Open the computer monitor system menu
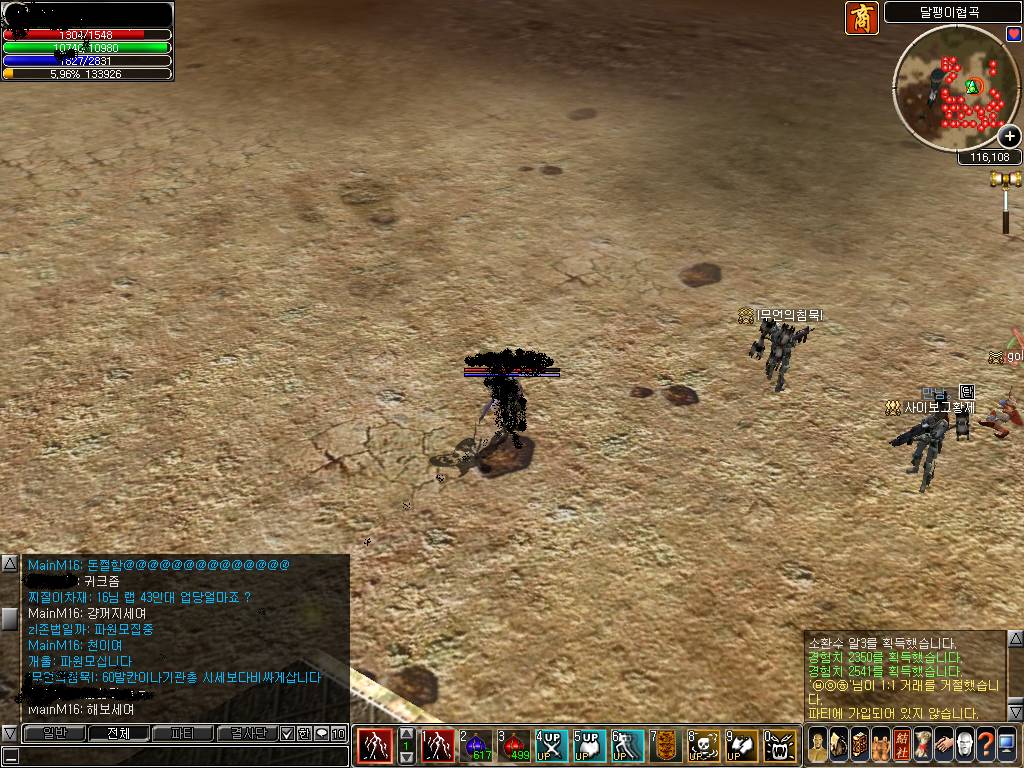Viewport: 1024px width, 768px height. pos(1007,745)
